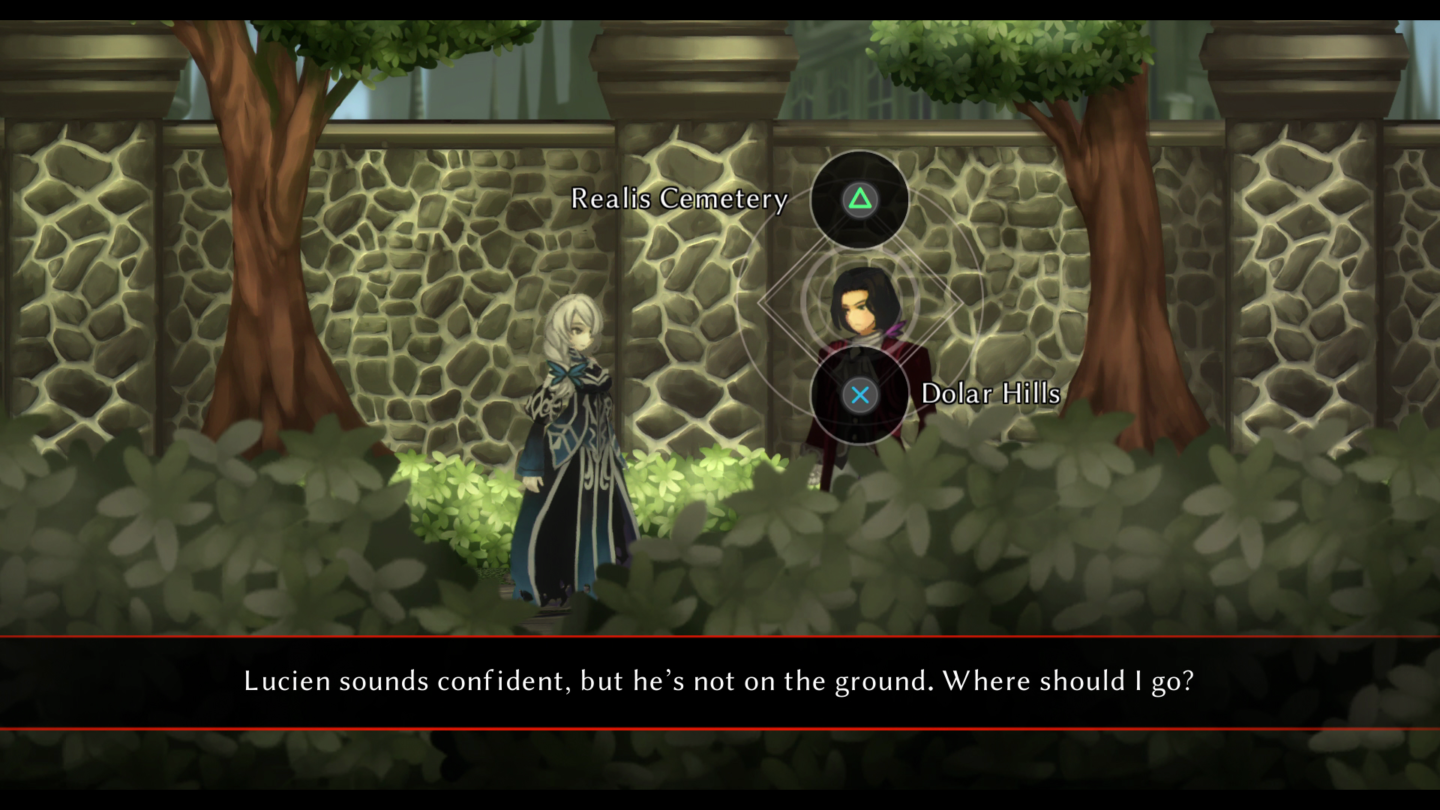
Task: Open the Realis Cemetery choice entry
Action: (x=679, y=199)
